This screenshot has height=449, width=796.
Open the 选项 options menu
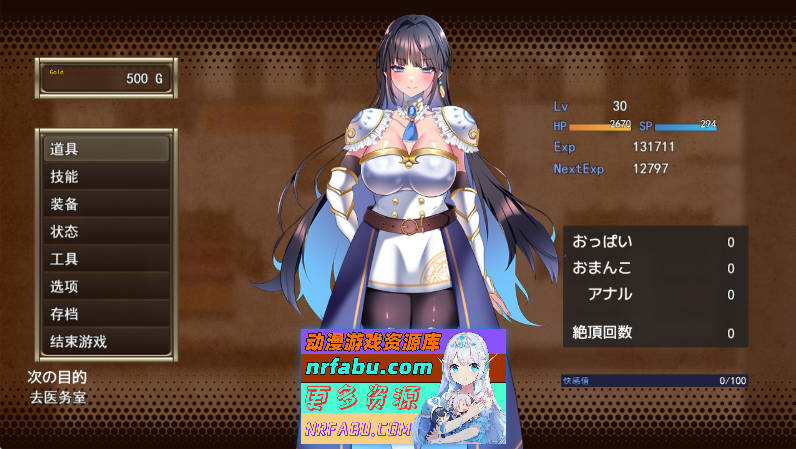tap(105, 287)
